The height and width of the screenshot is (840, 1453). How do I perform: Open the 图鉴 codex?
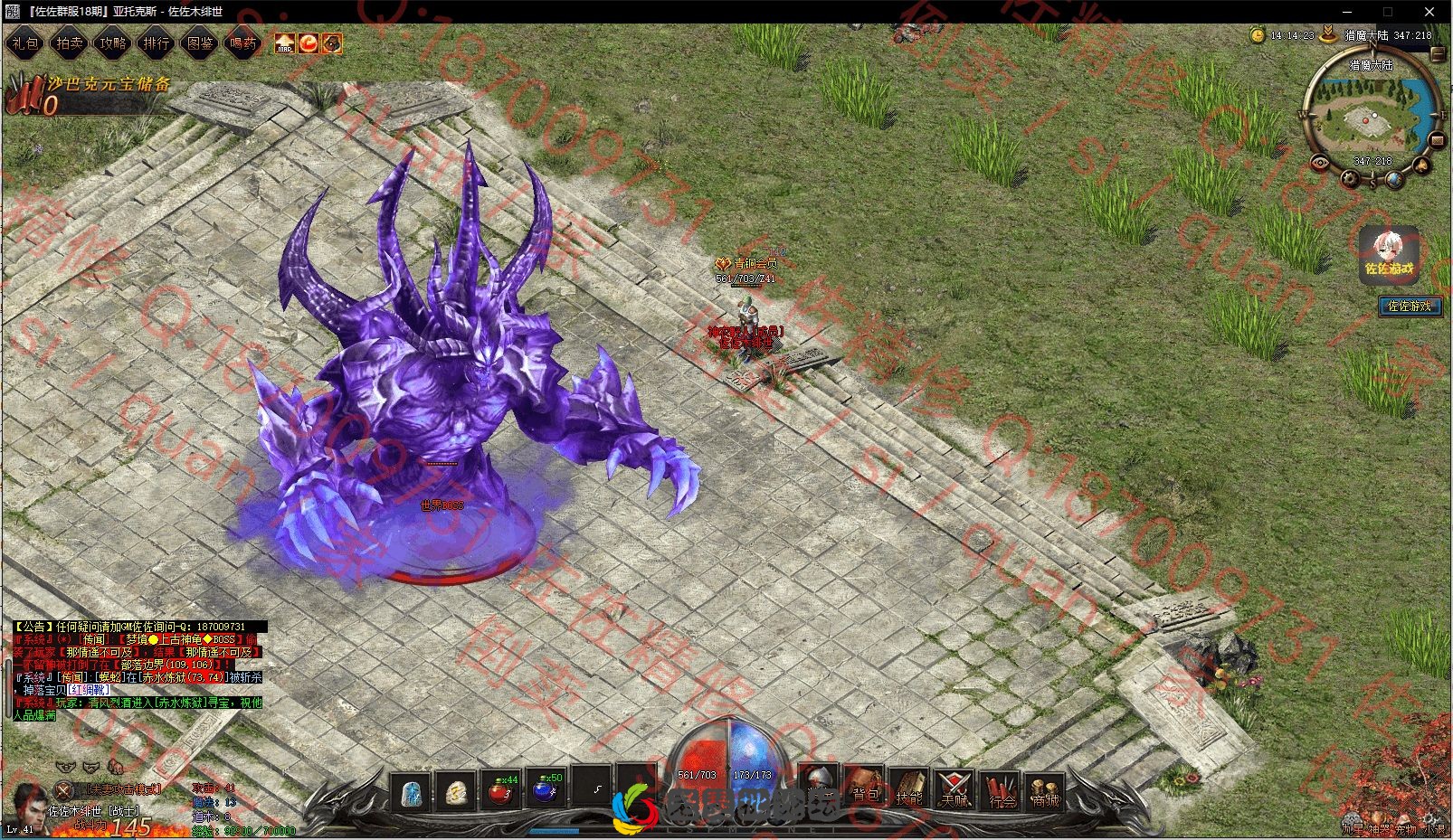tap(199, 42)
